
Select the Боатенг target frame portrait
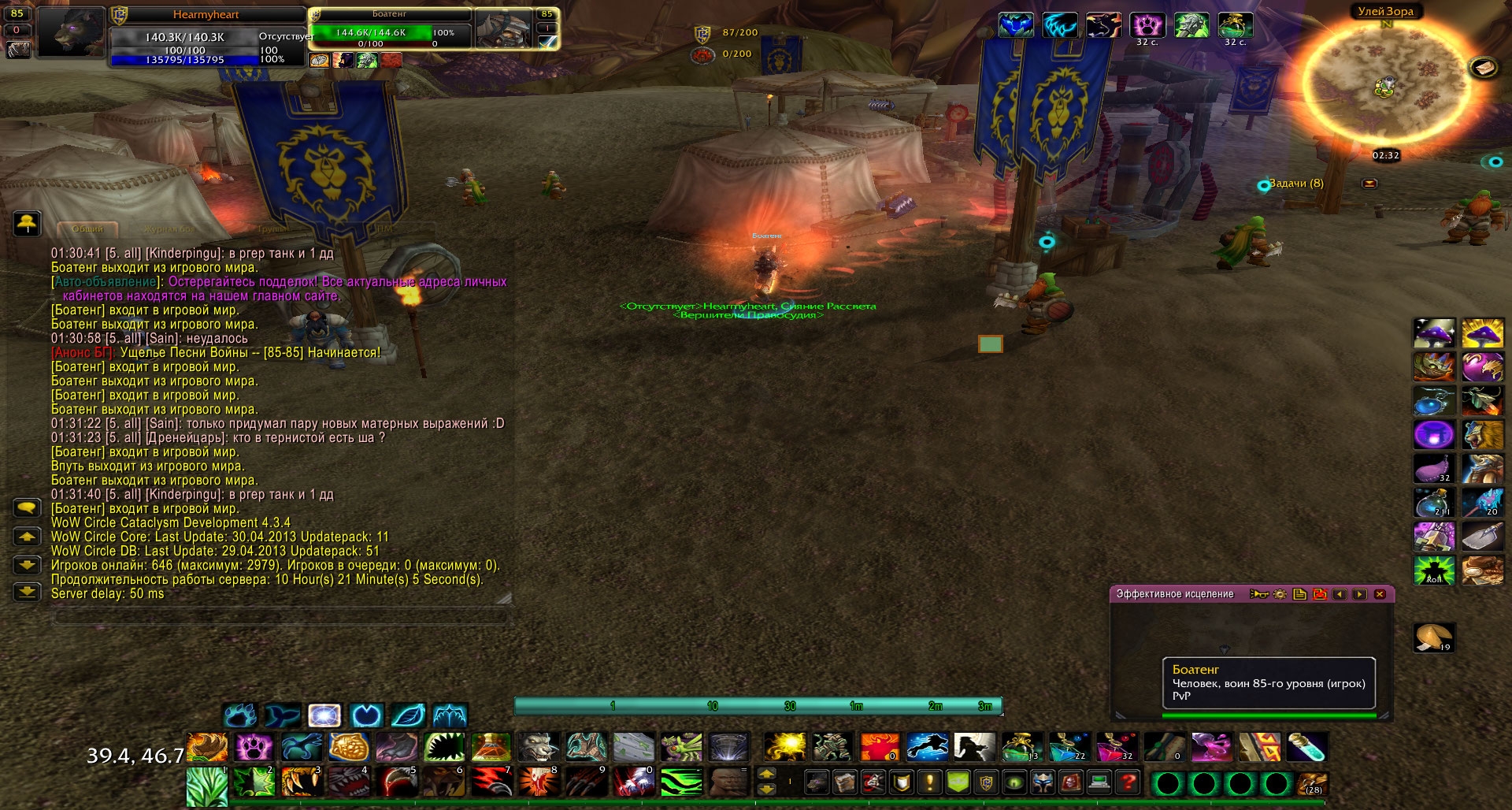coord(505,29)
